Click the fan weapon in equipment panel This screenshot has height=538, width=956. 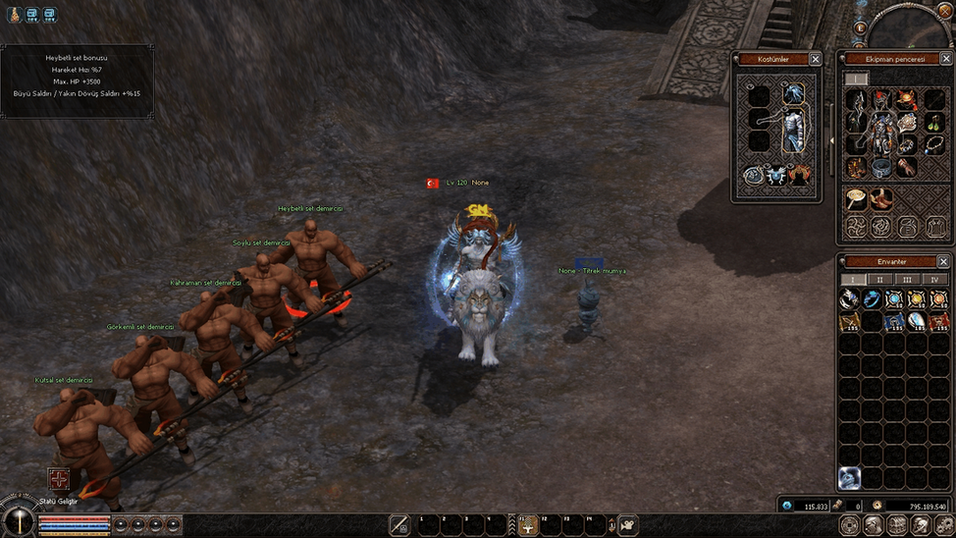856,197
